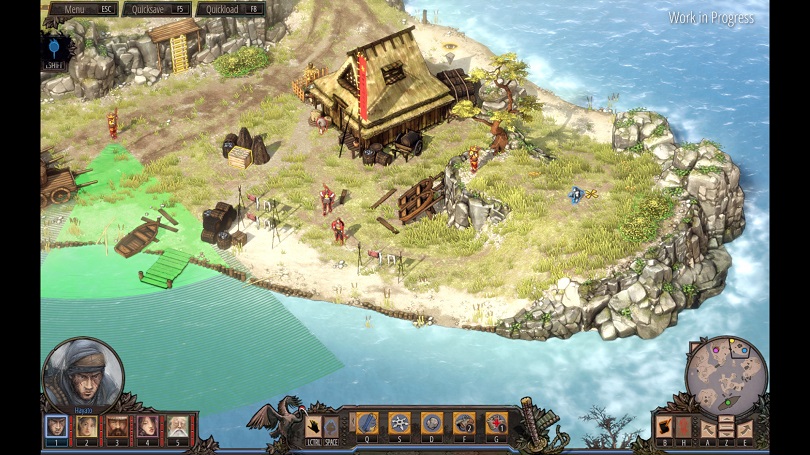Click the Quicksave button
Screen dimensions: 810x455
pyautogui.click(x=156, y=9)
